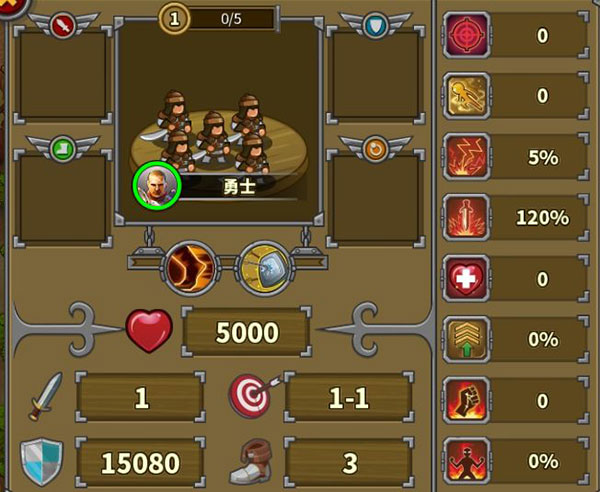Inspect the red lightning stat icon
Screen dimensions: 600x492
pyautogui.click(x=466, y=157)
